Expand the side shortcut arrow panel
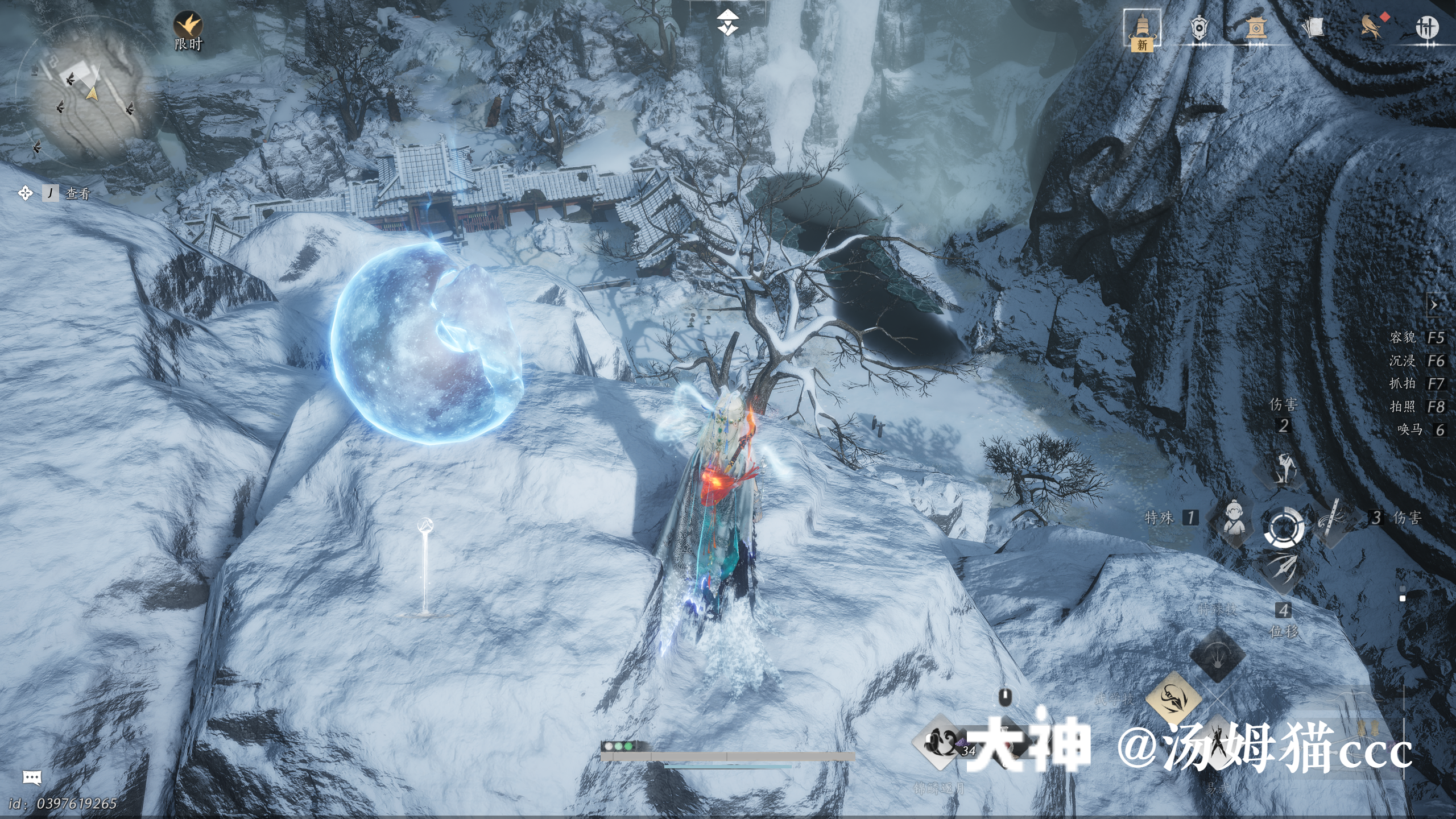 1434,305
